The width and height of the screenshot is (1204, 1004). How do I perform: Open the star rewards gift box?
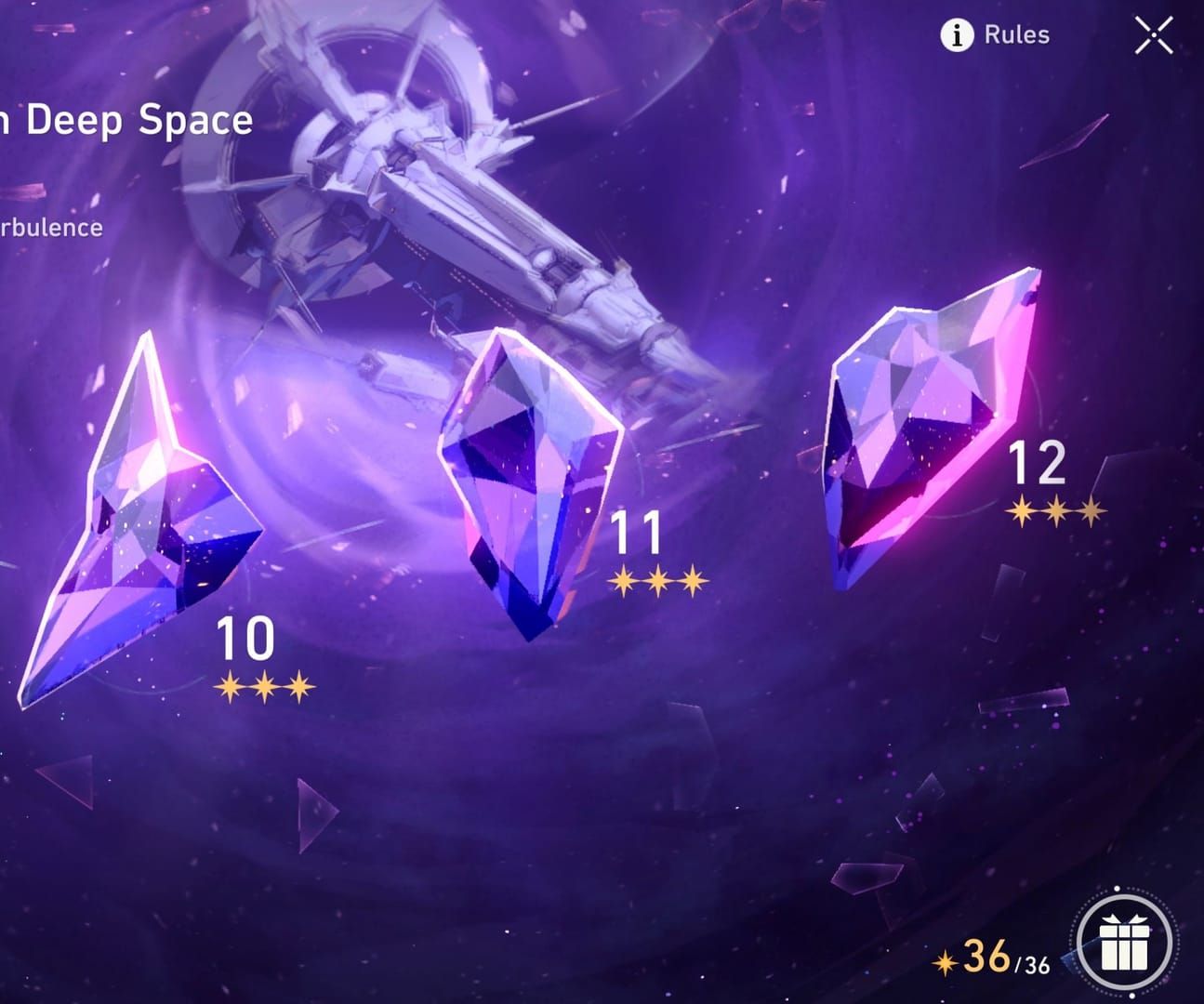coord(1125,944)
